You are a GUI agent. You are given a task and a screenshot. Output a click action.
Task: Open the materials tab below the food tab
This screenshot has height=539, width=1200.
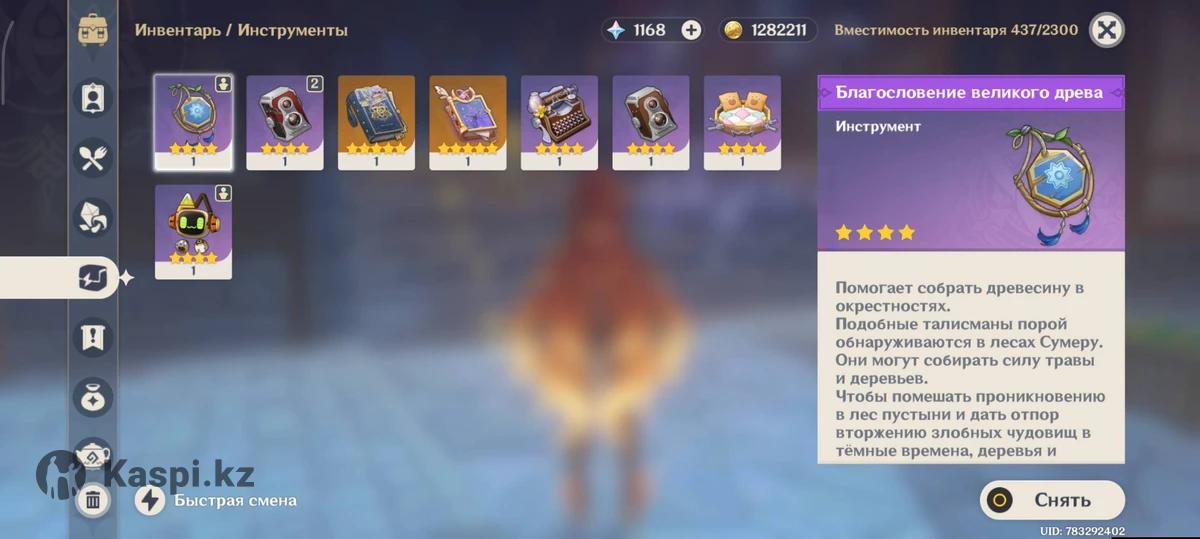[94, 218]
